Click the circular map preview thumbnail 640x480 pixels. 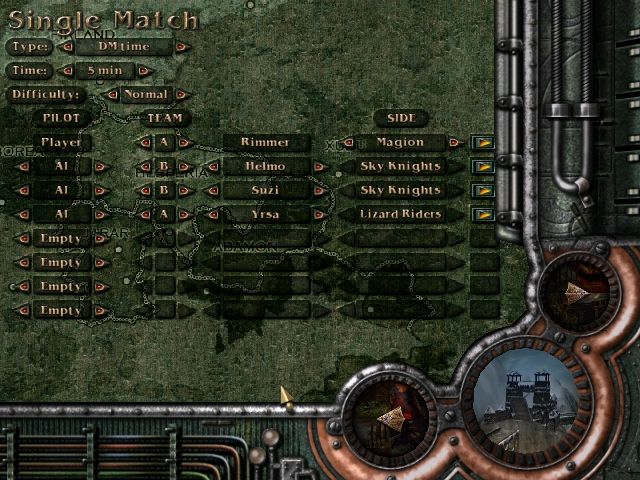[525, 400]
